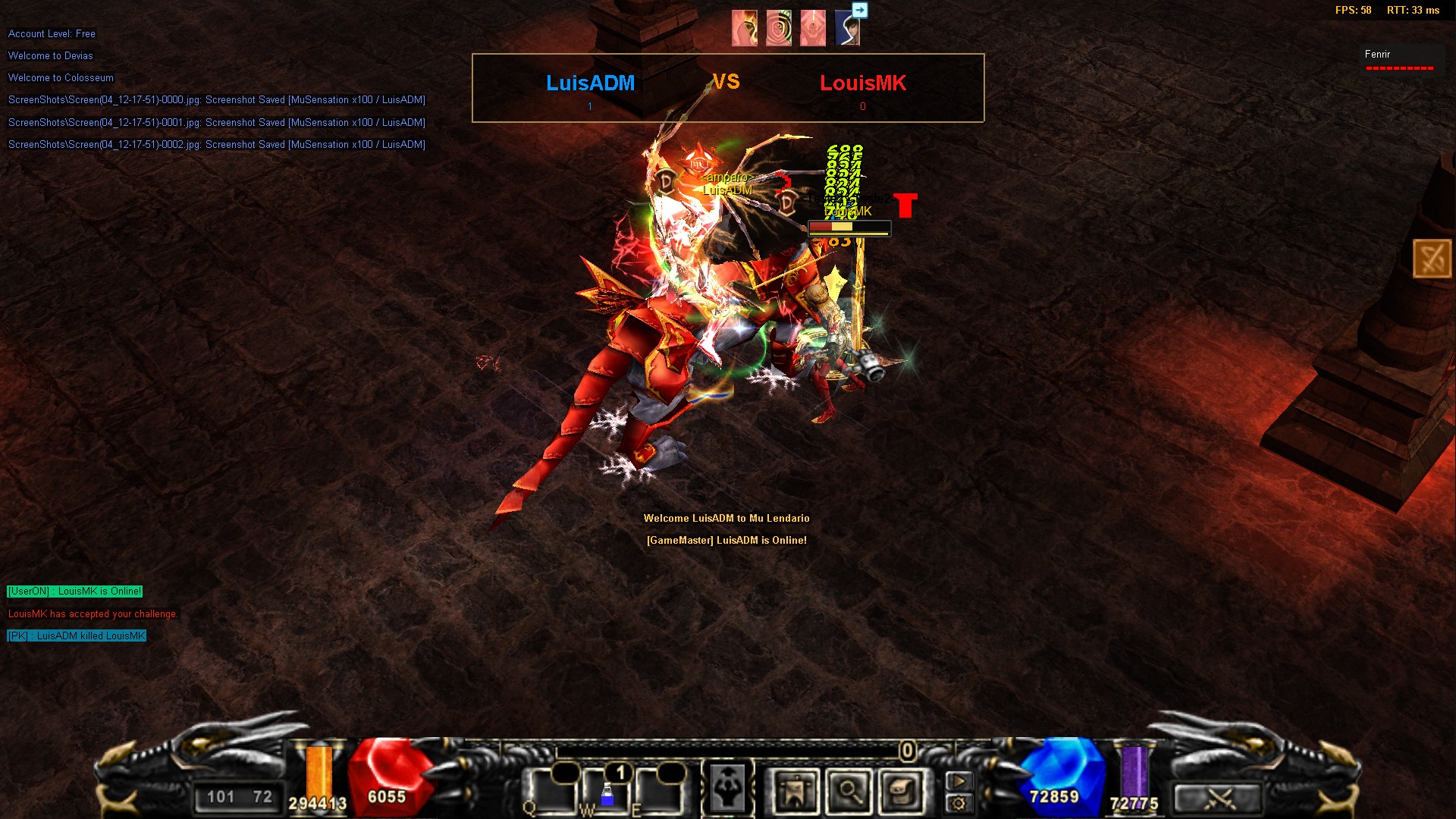The width and height of the screenshot is (1456, 819).
Task: Click 'LouisMK has accepted your challenge' text
Action: pyautogui.click(x=92, y=613)
